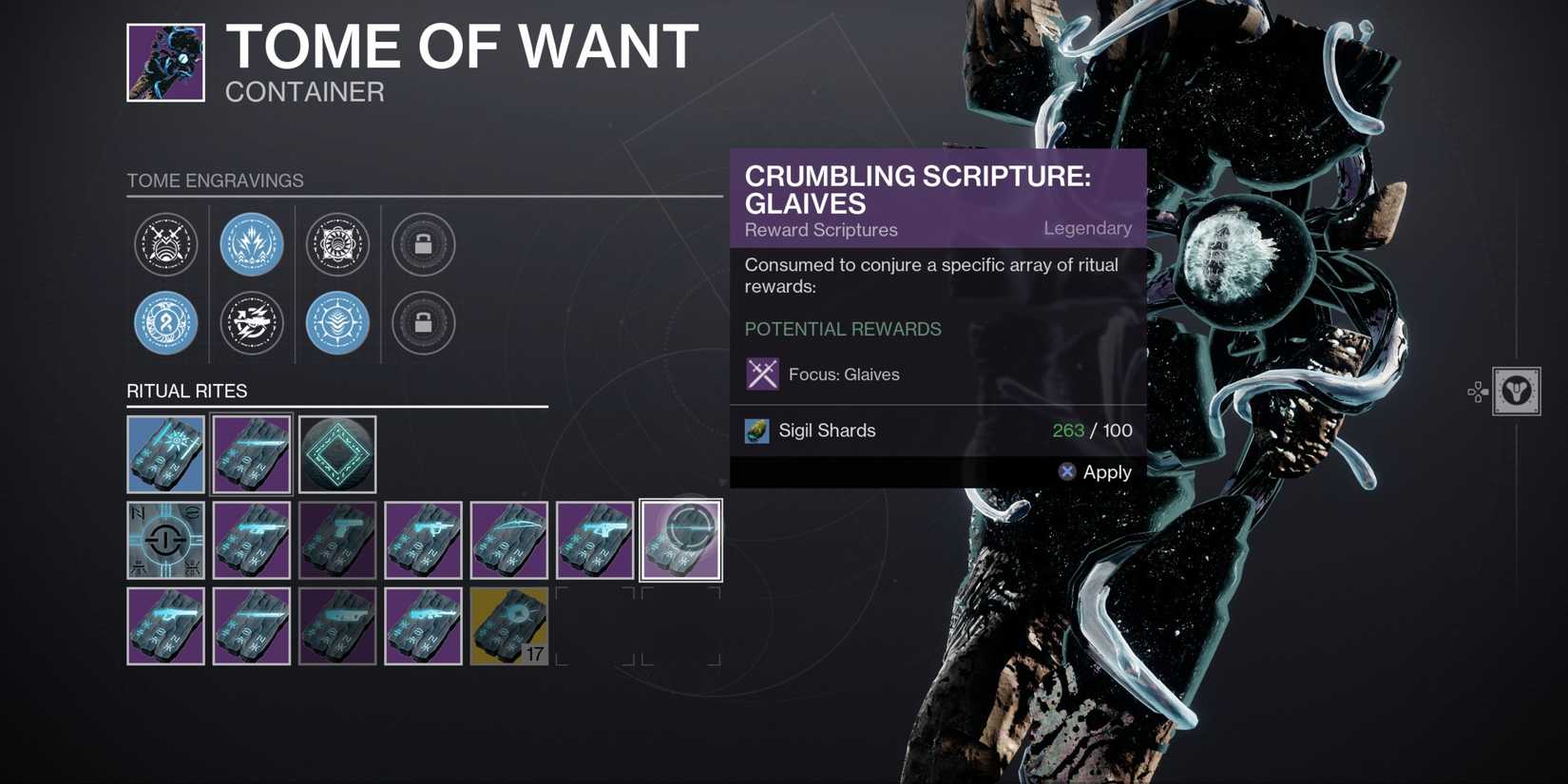Click the TOME ENGRAVINGS section header
1568x784 pixels.
coord(216,181)
